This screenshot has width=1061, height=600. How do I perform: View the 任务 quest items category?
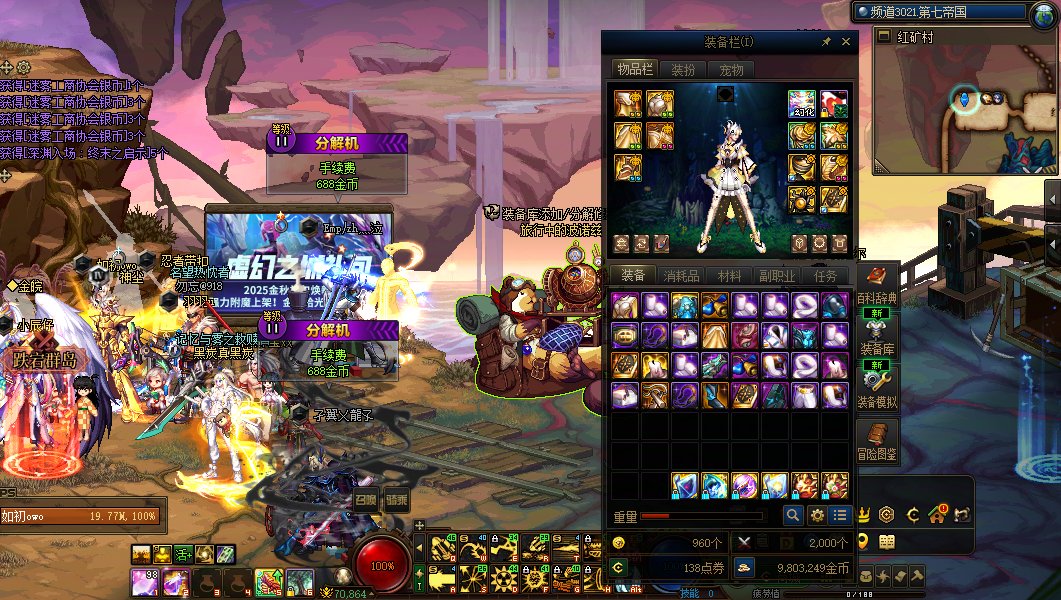(x=825, y=276)
